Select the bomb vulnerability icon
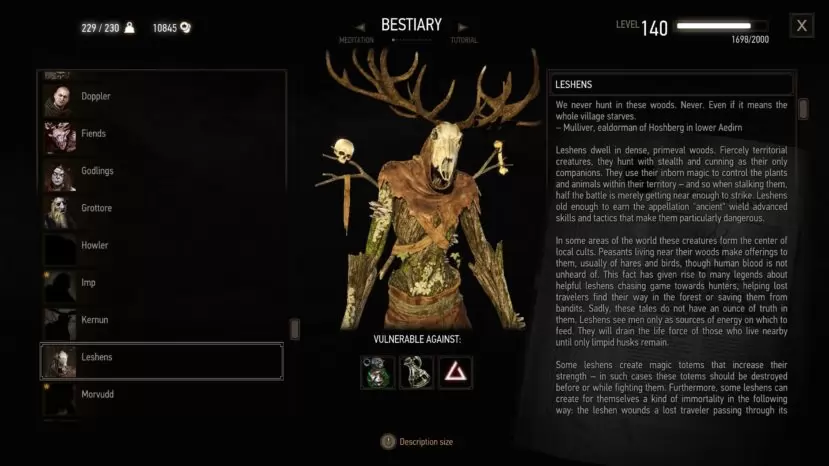This screenshot has height=466, width=829. point(416,372)
